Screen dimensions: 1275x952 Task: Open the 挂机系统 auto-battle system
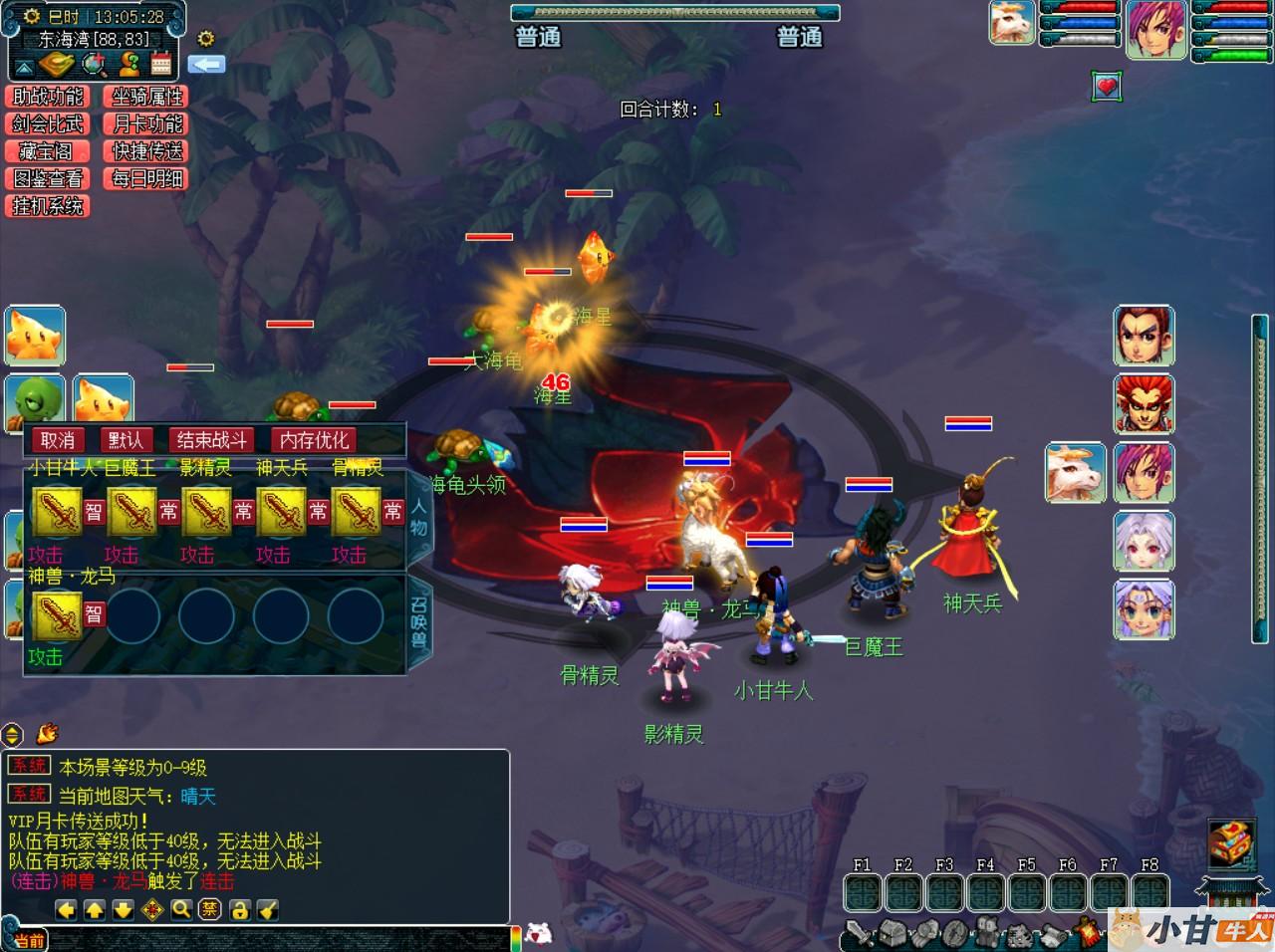pos(48,206)
